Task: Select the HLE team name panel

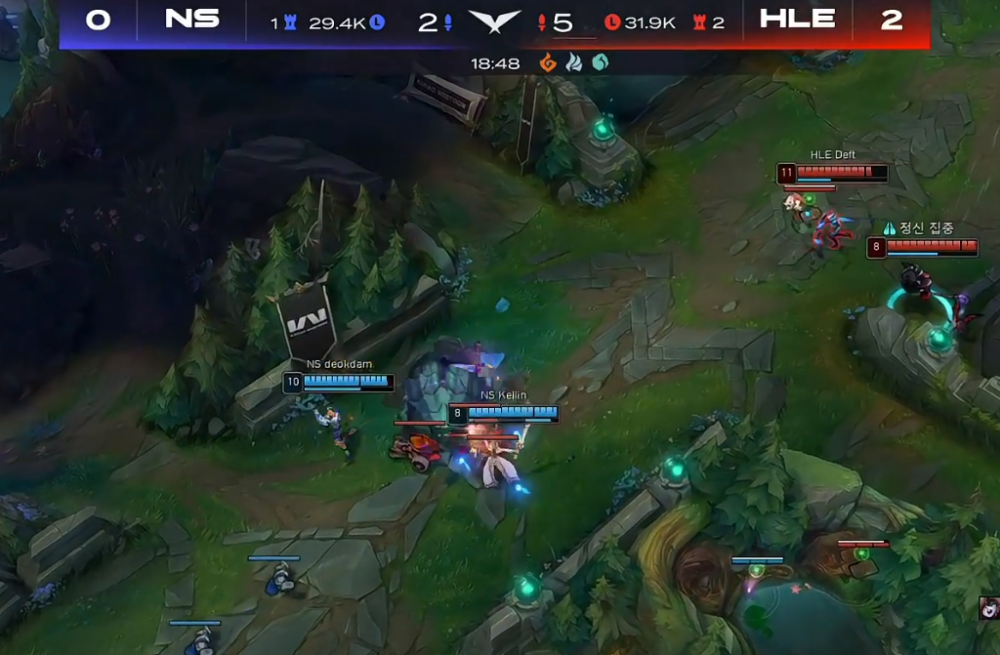Action: [797, 20]
